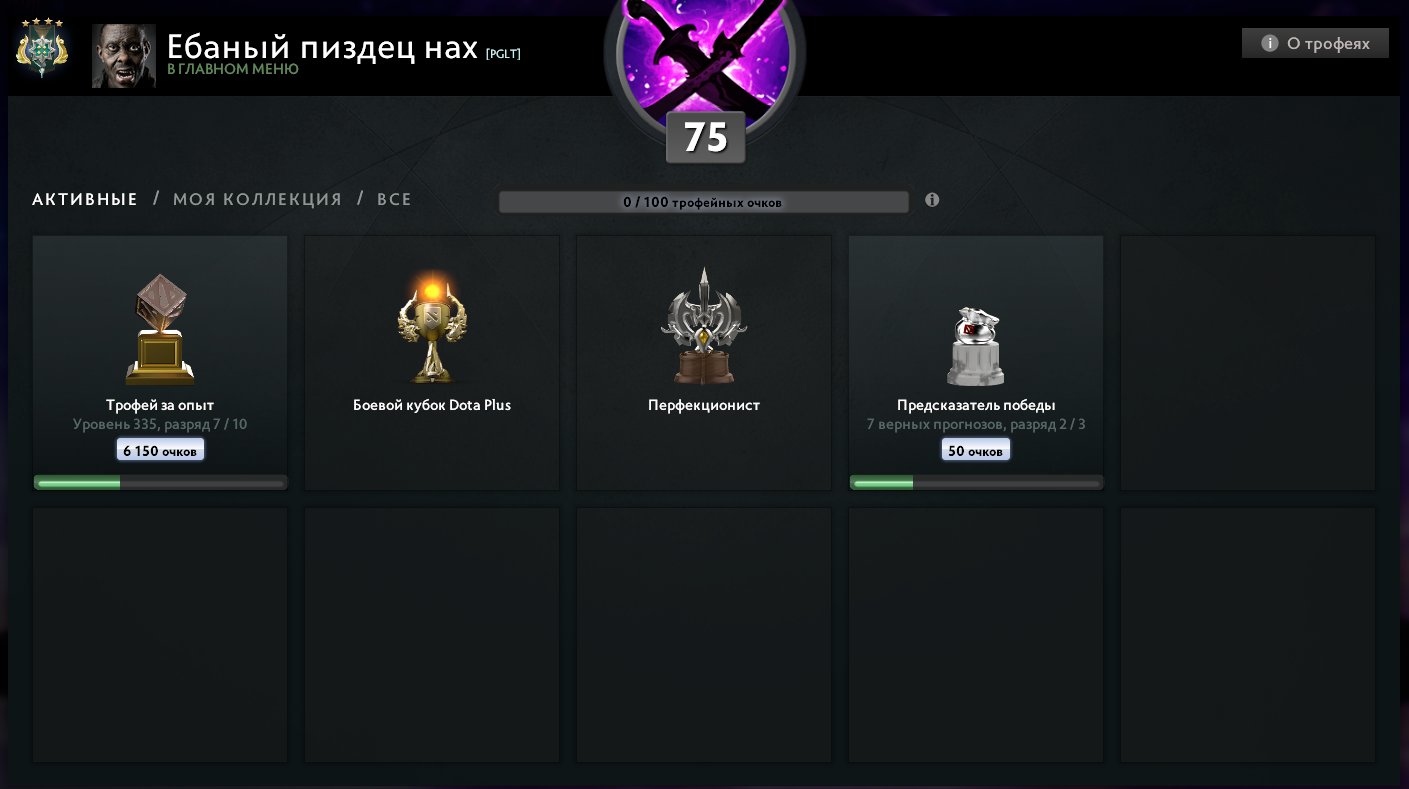Switch to the МОЯ КОЛЛЕКЦИЯ tab
Viewport: 1409px width, 789px height.
coord(257,199)
